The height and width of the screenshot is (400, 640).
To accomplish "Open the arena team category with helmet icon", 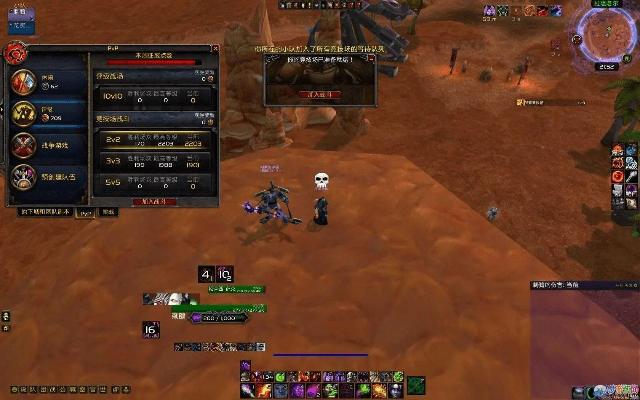I will click(x=24, y=177).
